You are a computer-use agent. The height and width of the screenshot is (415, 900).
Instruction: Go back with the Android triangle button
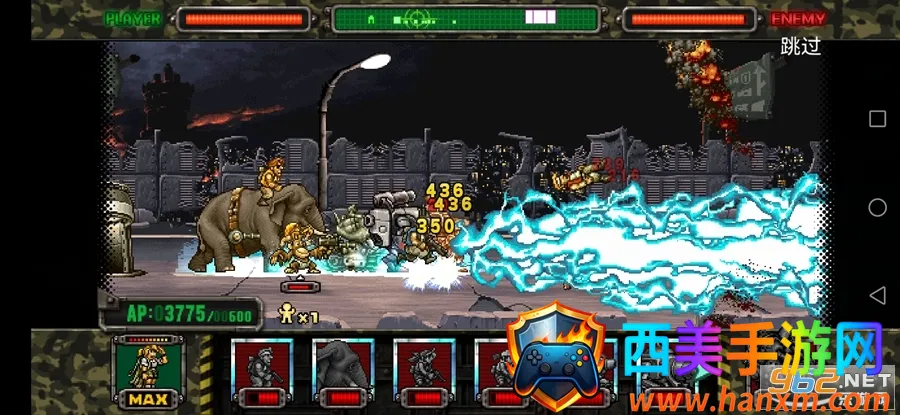(877, 296)
